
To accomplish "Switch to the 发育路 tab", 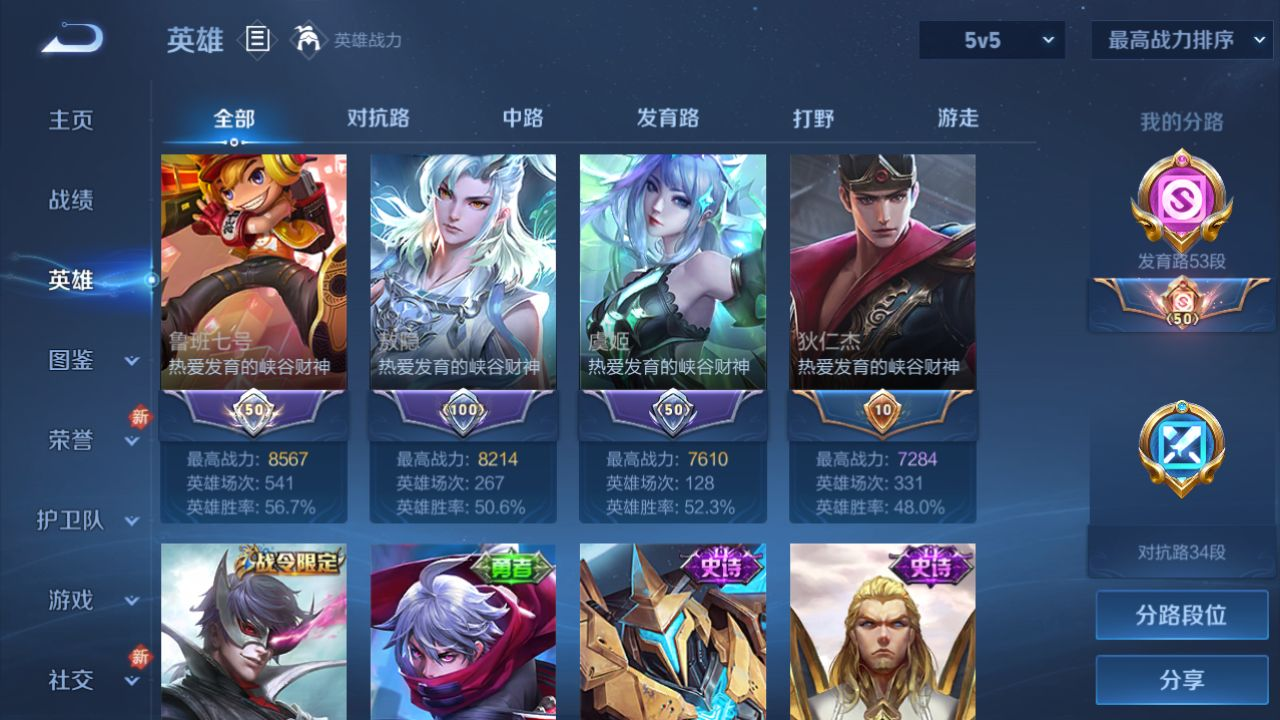I will point(668,118).
